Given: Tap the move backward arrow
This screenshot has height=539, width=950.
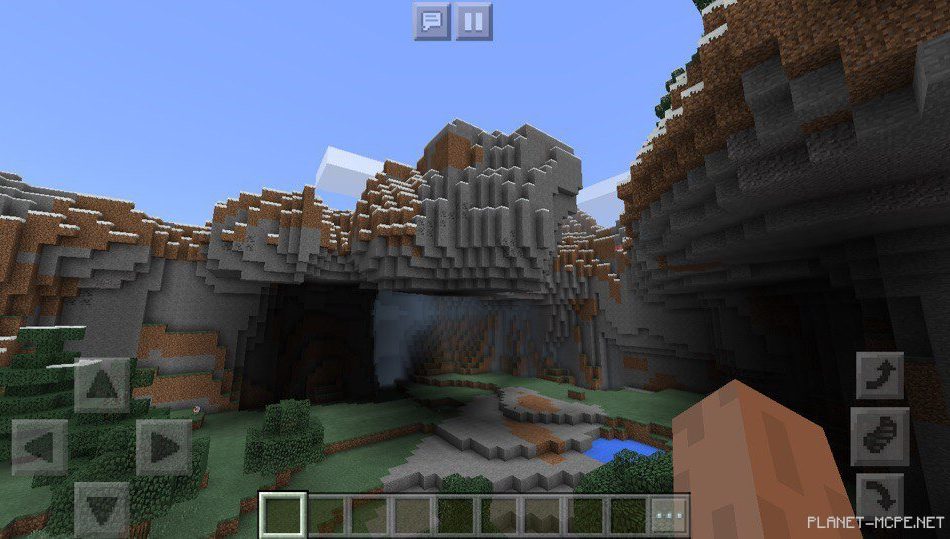Looking at the screenshot, I should coord(101,507).
